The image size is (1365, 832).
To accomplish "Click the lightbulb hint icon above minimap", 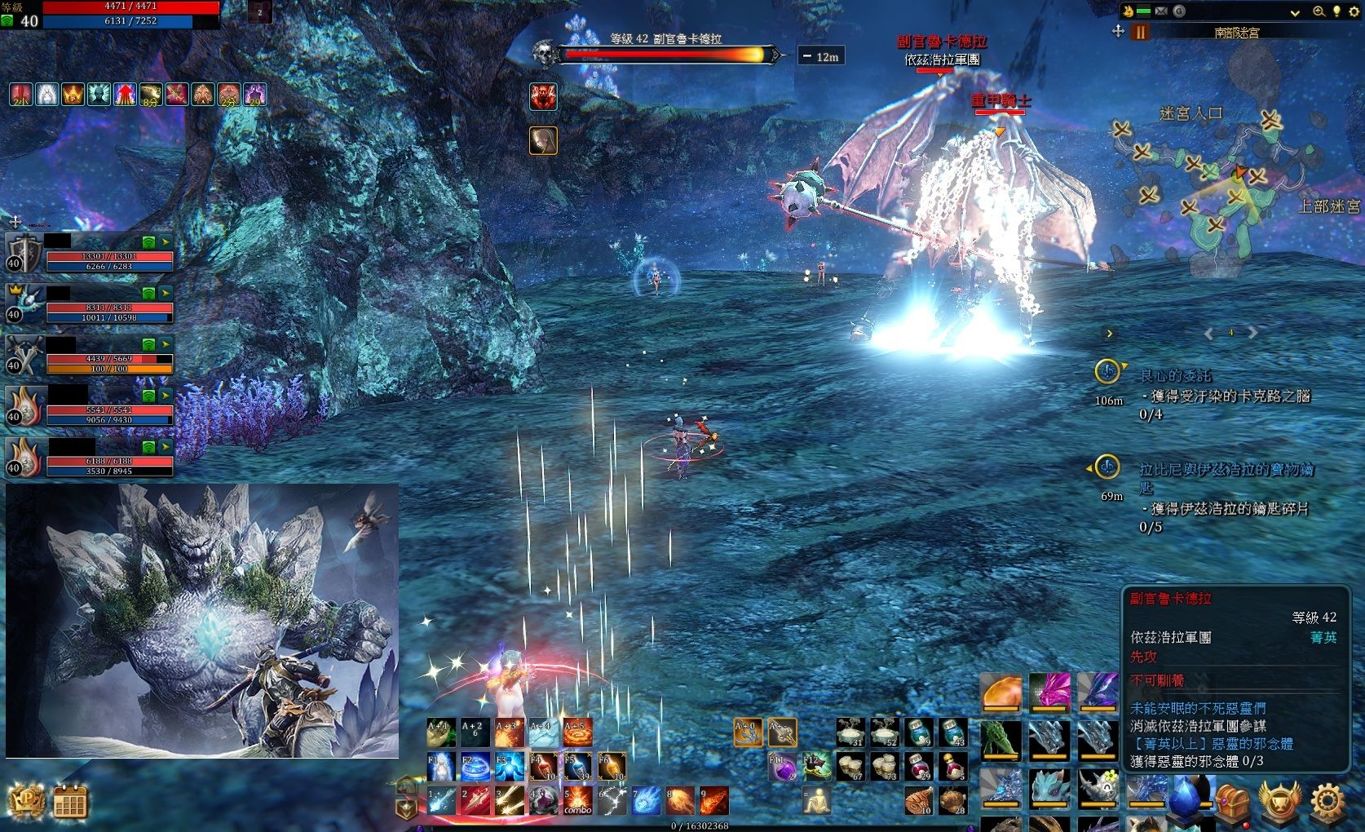I will [1337, 11].
